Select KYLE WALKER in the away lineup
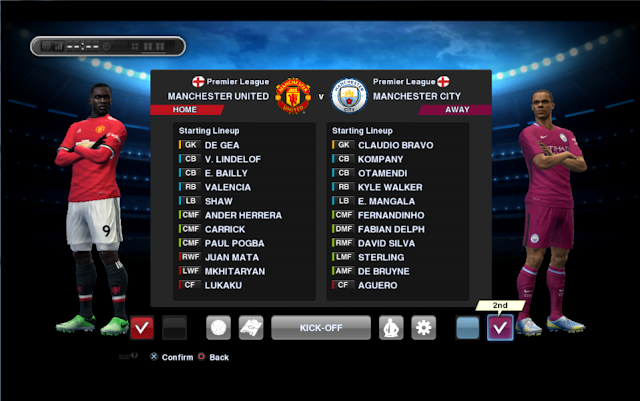 (x=390, y=187)
